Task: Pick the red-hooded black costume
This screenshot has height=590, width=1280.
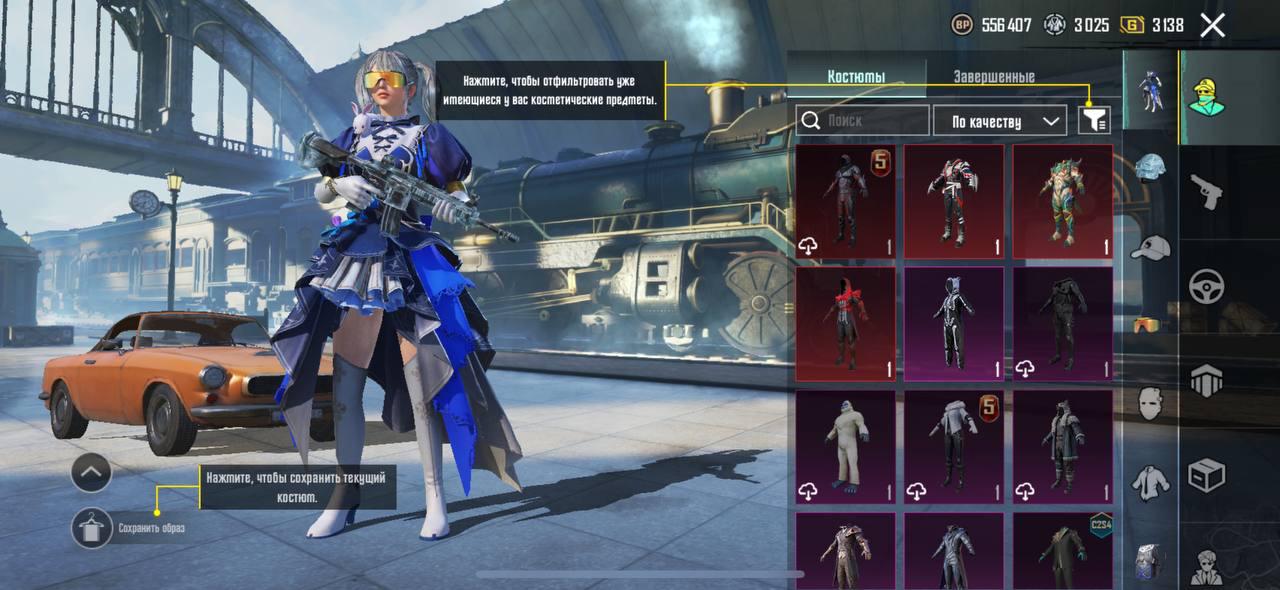Action: tap(846, 323)
